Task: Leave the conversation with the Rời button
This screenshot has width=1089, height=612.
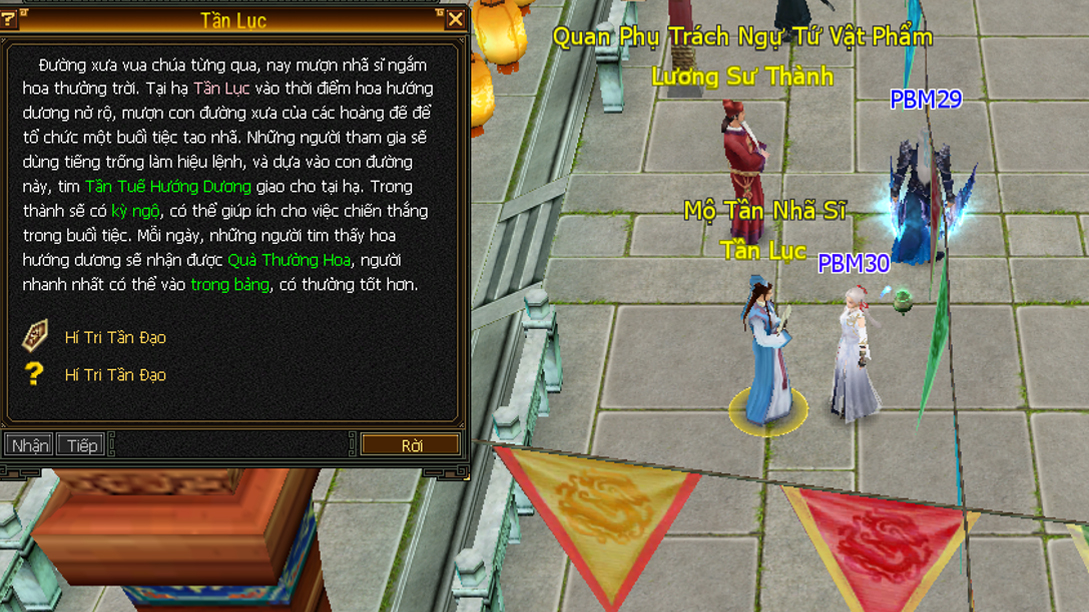Action: 411,445
